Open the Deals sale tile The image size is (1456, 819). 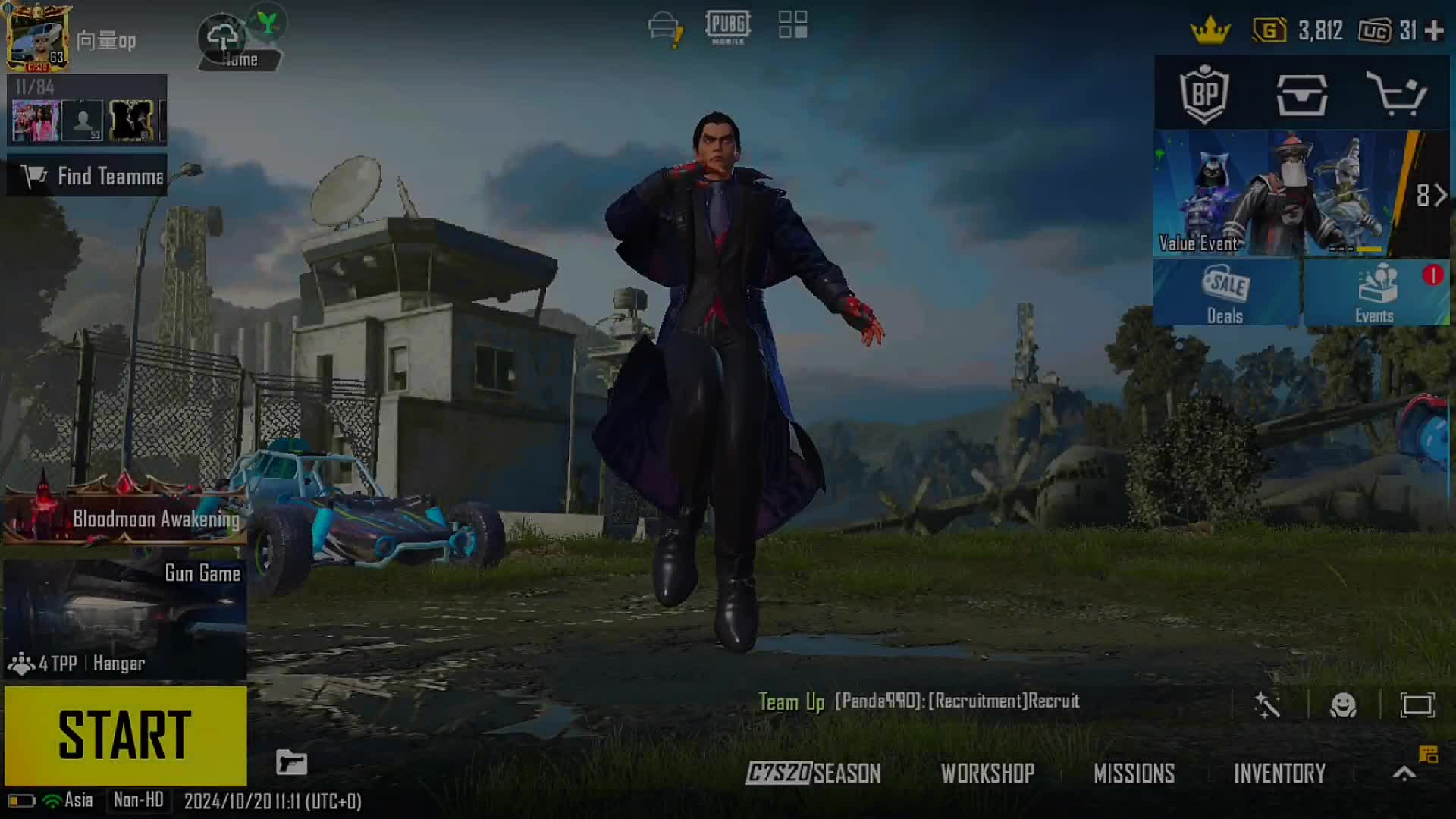click(1225, 293)
